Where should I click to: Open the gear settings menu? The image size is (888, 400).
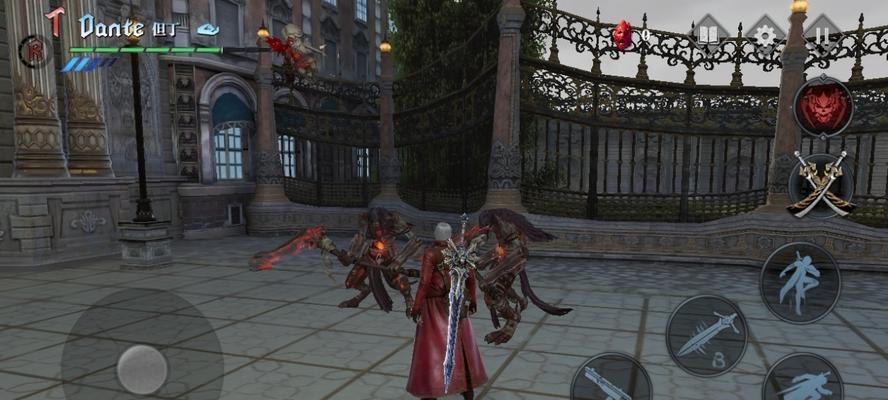765,35
